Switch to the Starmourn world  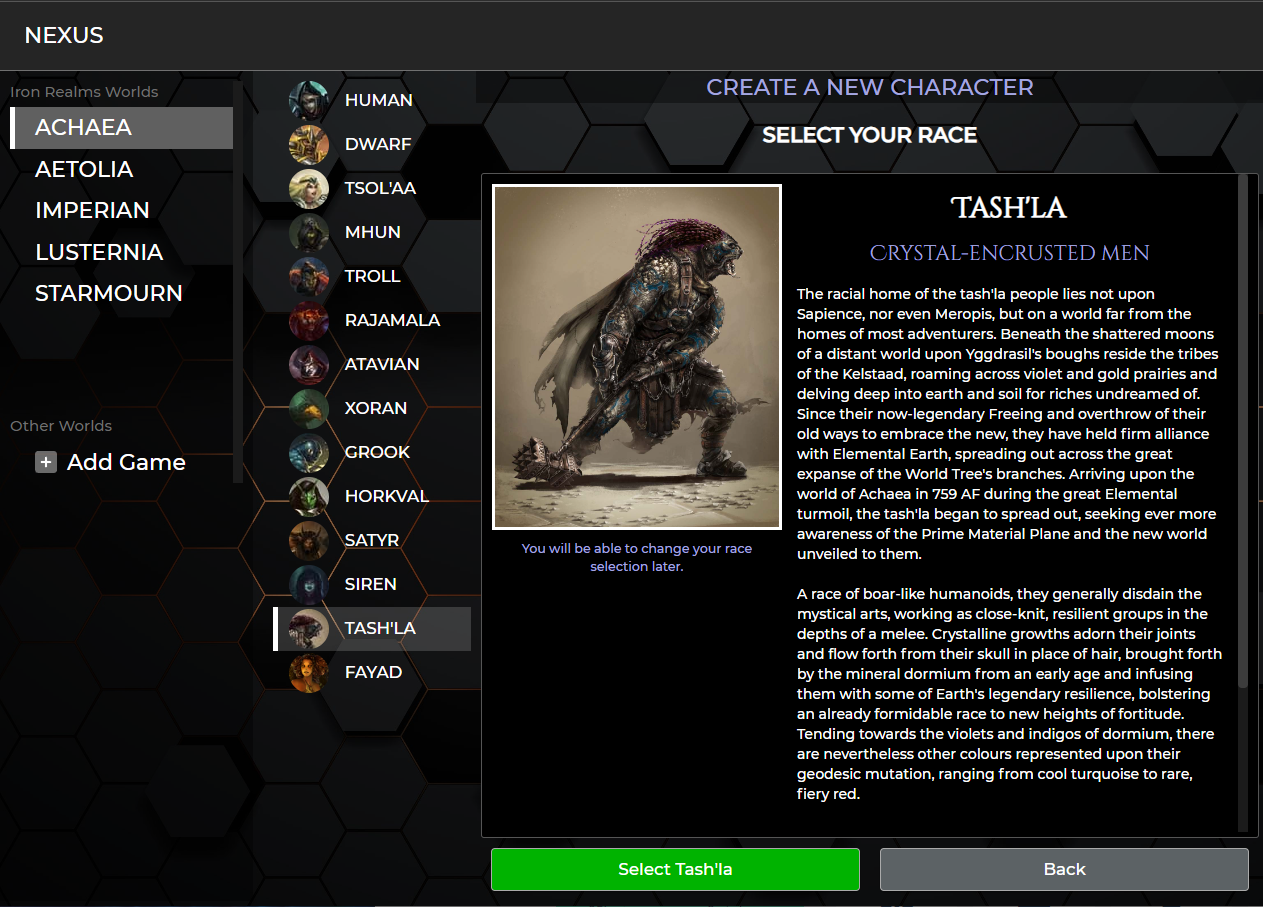point(109,293)
